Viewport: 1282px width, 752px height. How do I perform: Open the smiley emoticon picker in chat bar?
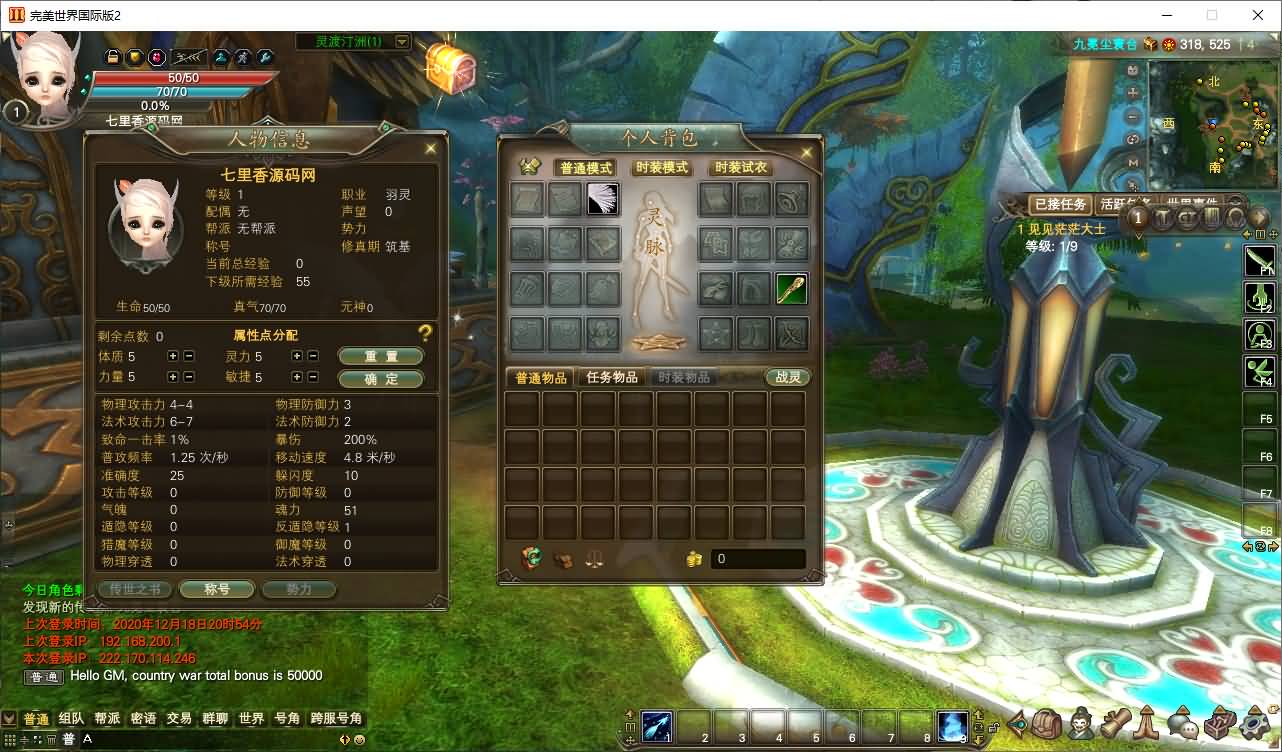pyautogui.click(x=359, y=741)
